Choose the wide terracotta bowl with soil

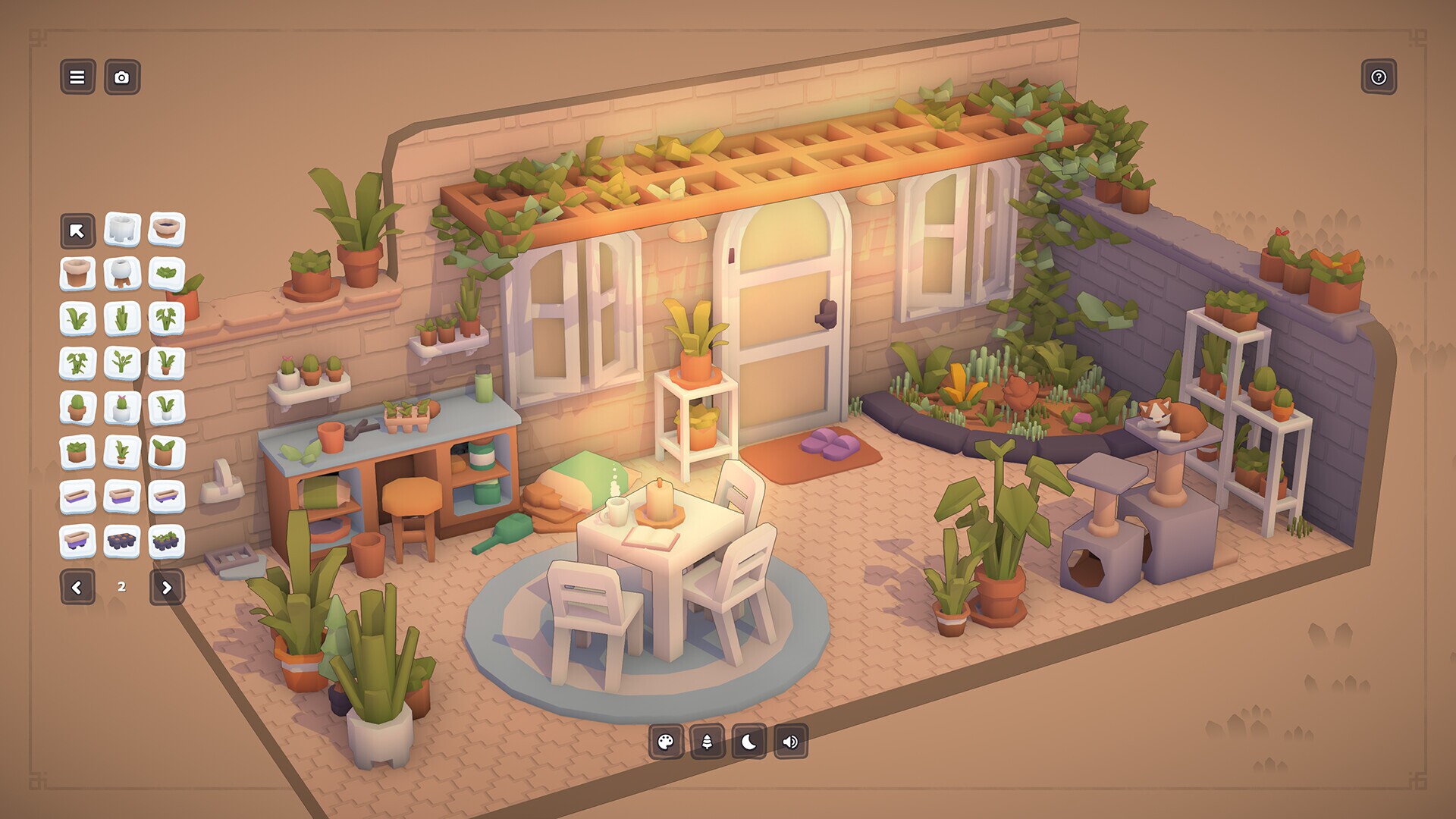166,228
